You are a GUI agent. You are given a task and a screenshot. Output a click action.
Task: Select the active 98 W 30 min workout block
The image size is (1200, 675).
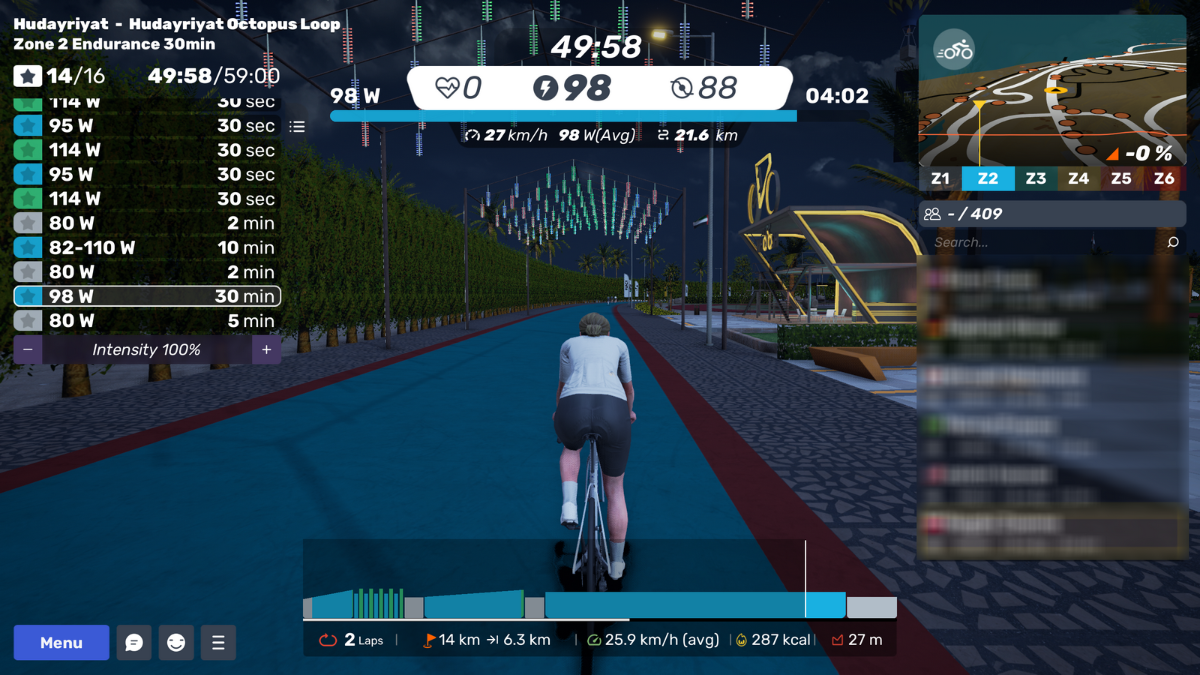[147, 296]
